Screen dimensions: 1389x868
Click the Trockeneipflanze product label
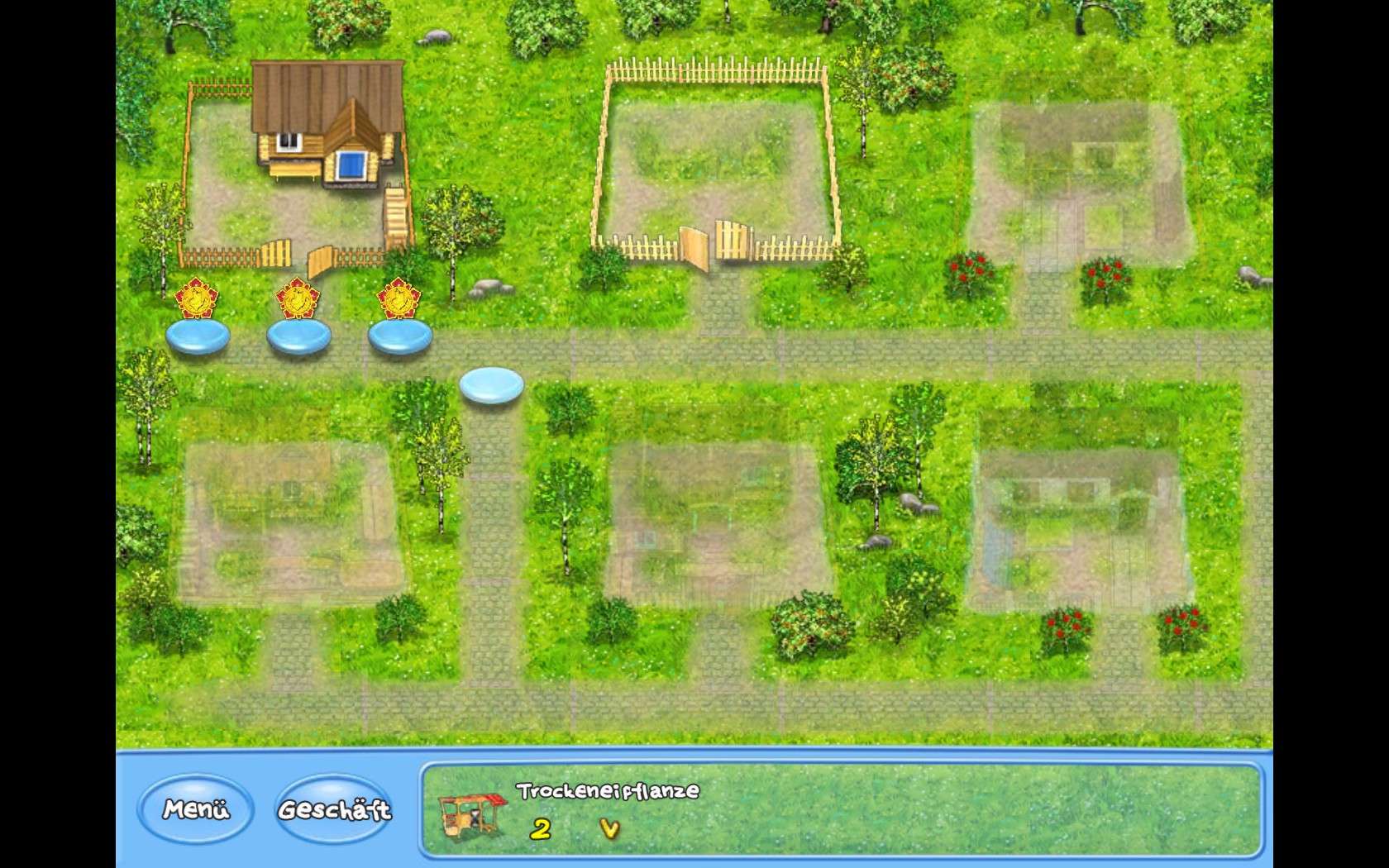(x=606, y=790)
